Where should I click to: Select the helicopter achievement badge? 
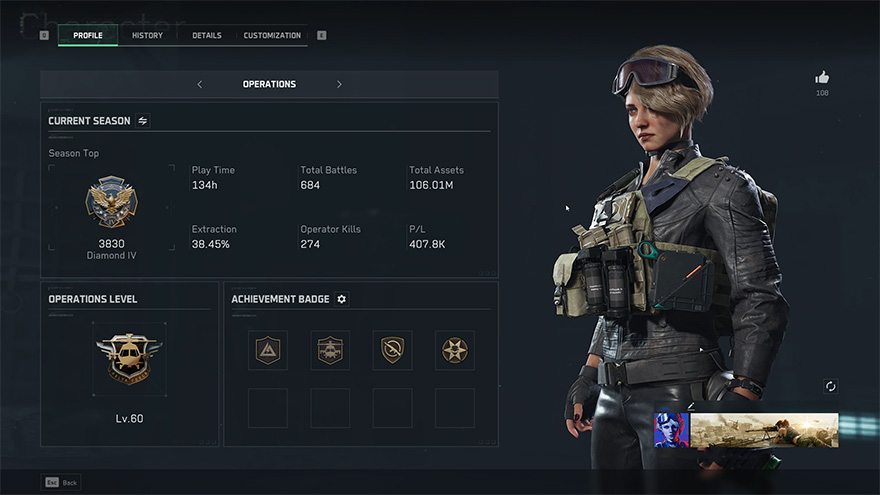(x=330, y=350)
